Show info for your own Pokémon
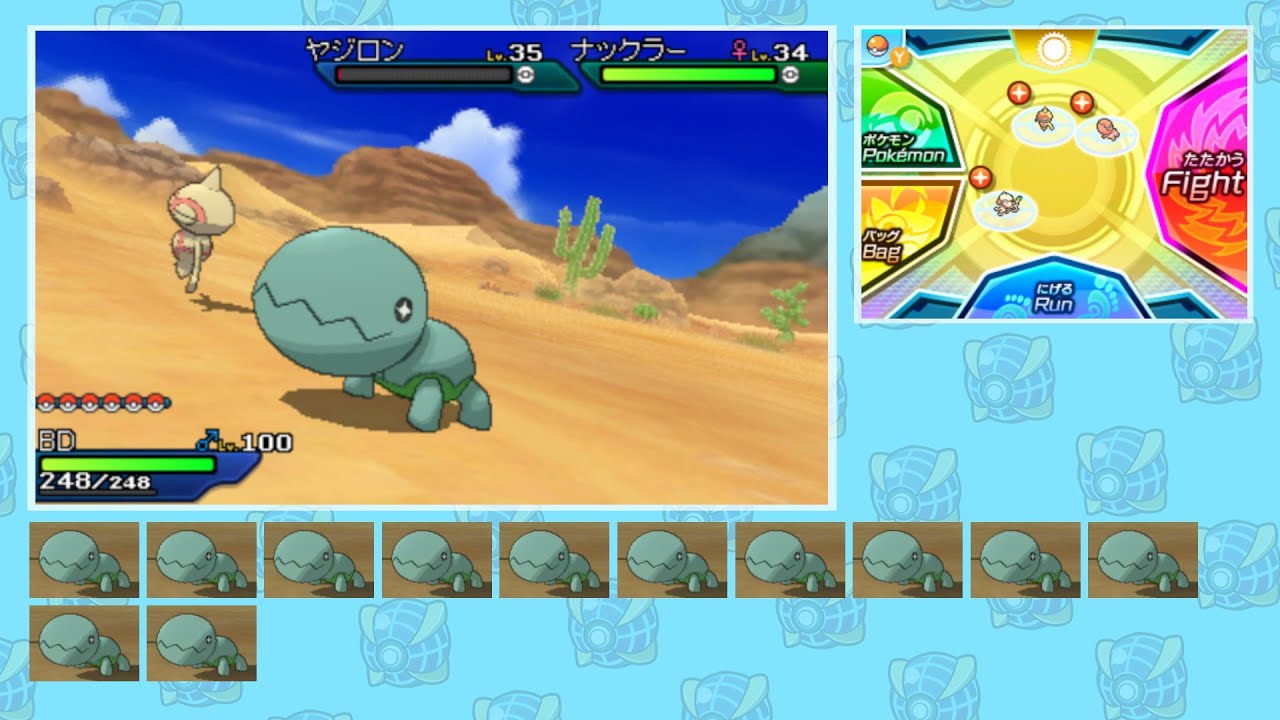The image size is (1280, 720). tap(980, 178)
